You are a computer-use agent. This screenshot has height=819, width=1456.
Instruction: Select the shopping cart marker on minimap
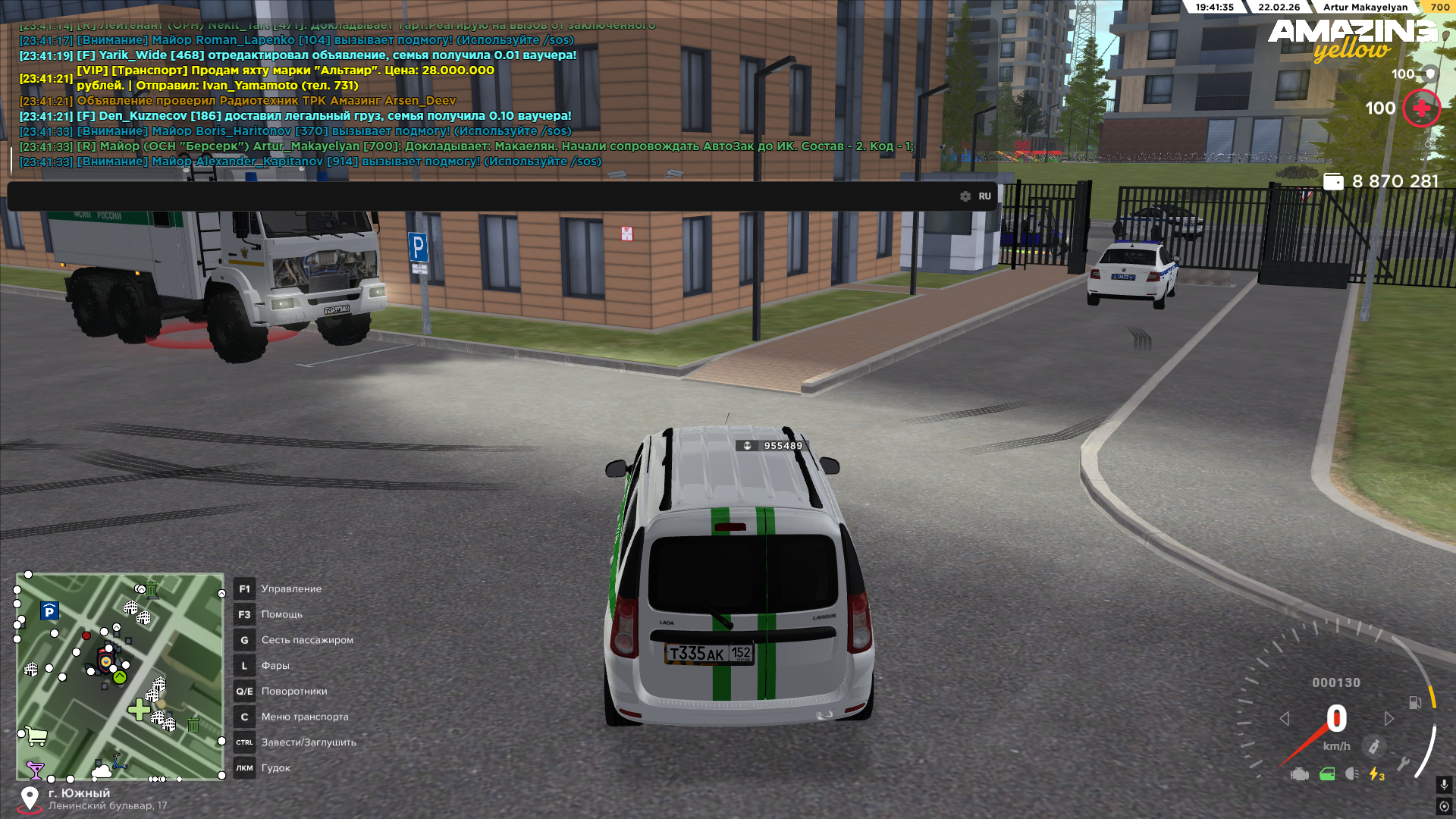point(36,735)
